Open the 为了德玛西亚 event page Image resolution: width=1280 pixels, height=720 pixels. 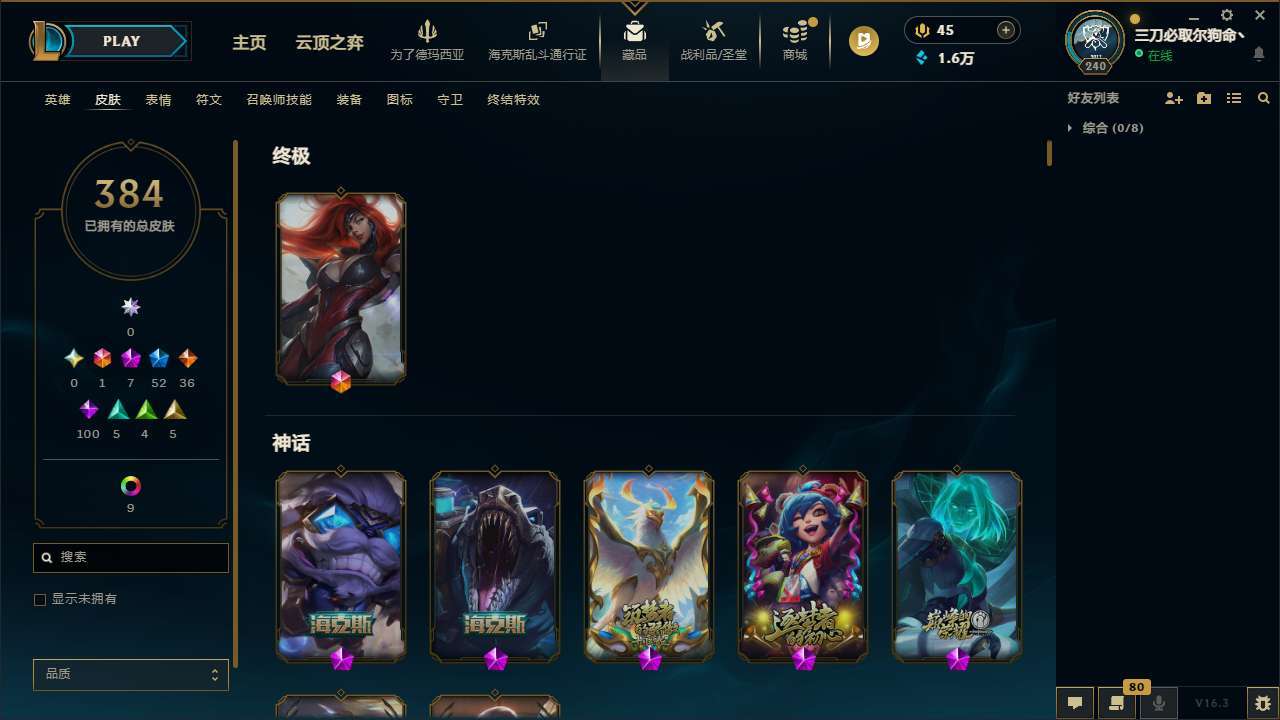click(428, 40)
